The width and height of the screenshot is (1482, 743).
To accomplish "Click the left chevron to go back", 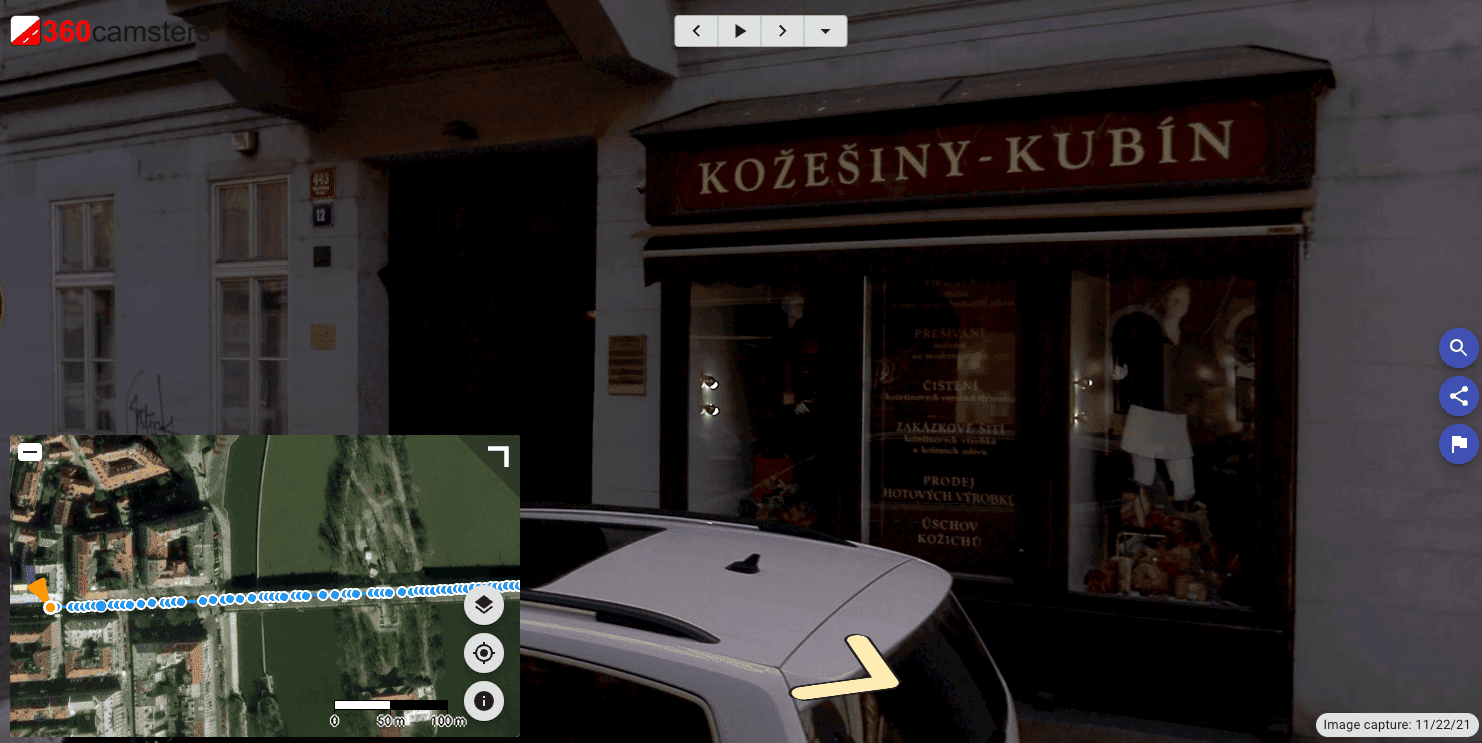I will (x=696, y=31).
